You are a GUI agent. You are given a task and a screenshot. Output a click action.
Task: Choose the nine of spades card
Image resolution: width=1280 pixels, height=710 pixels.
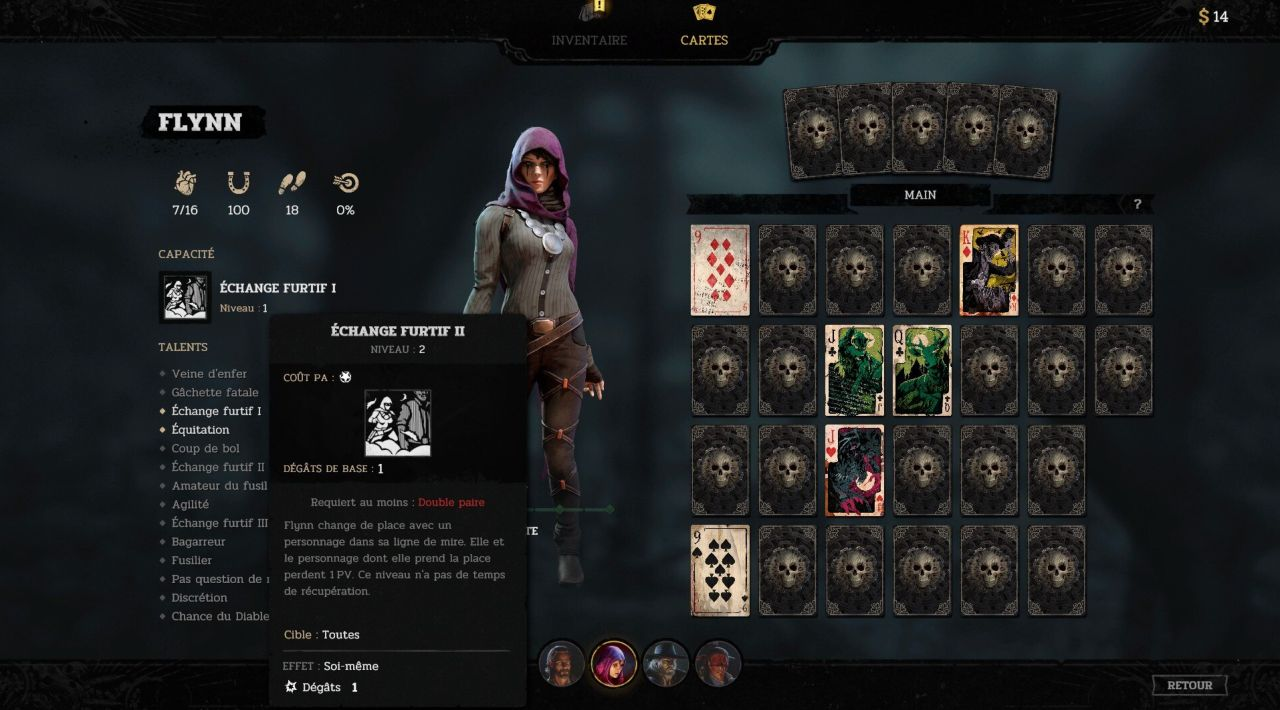720,570
